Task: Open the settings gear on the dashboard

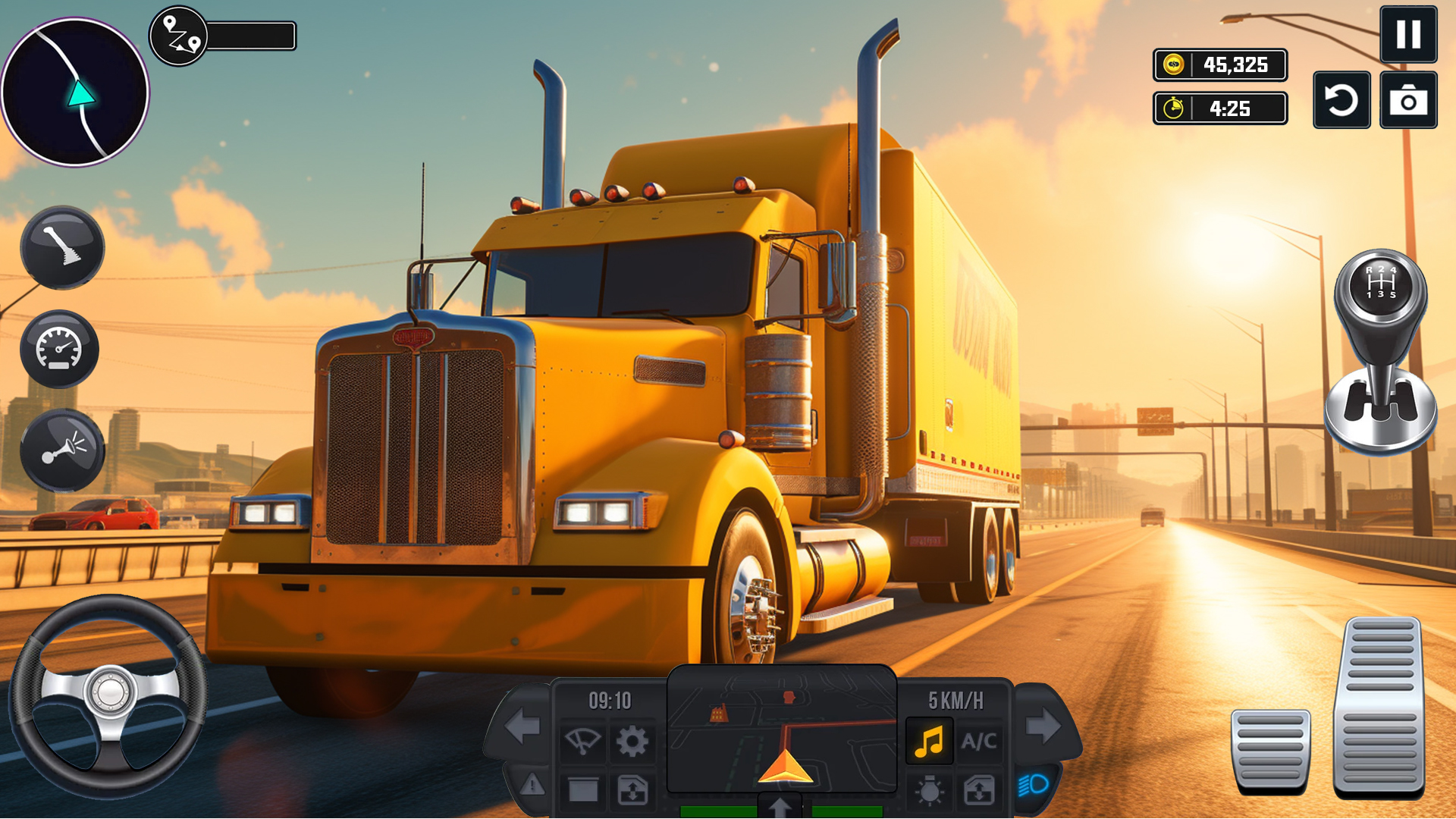Action: [633, 740]
